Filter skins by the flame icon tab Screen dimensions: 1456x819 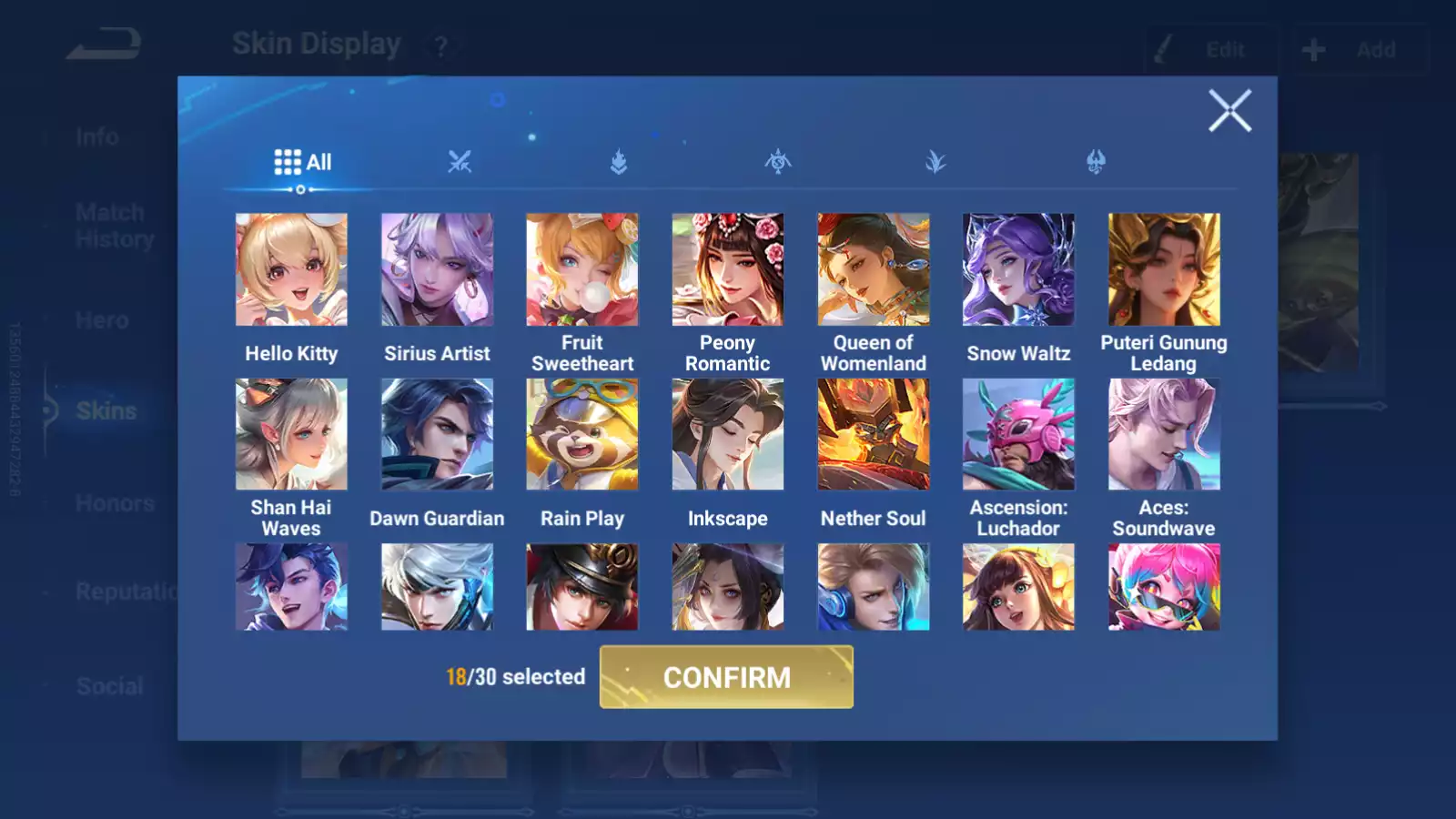coord(619,162)
